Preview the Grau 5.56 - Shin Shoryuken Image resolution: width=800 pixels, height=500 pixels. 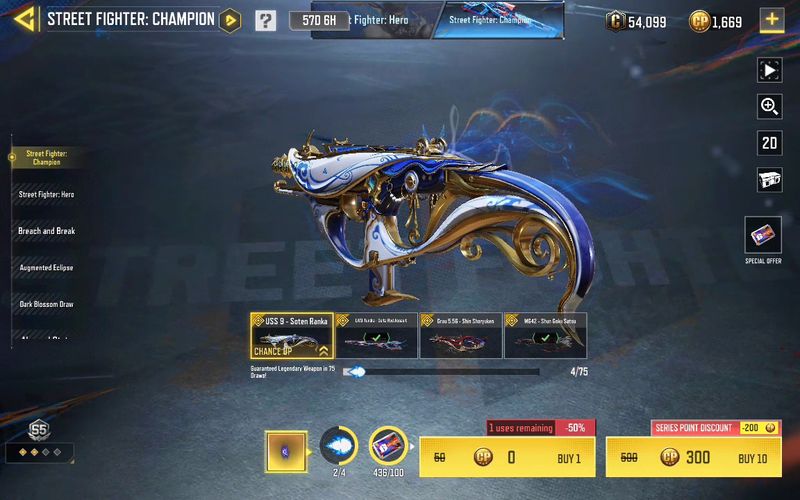pos(460,336)
